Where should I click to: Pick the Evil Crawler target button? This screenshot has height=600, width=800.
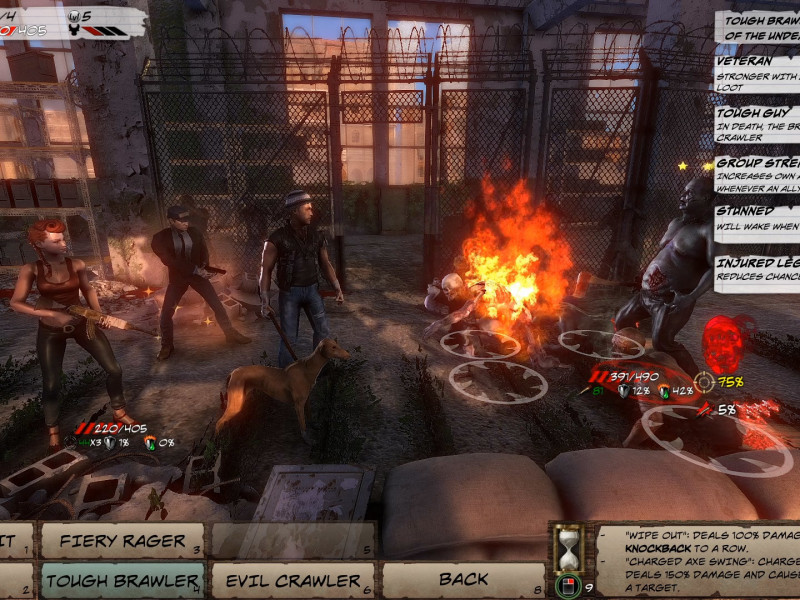[292, 580]
